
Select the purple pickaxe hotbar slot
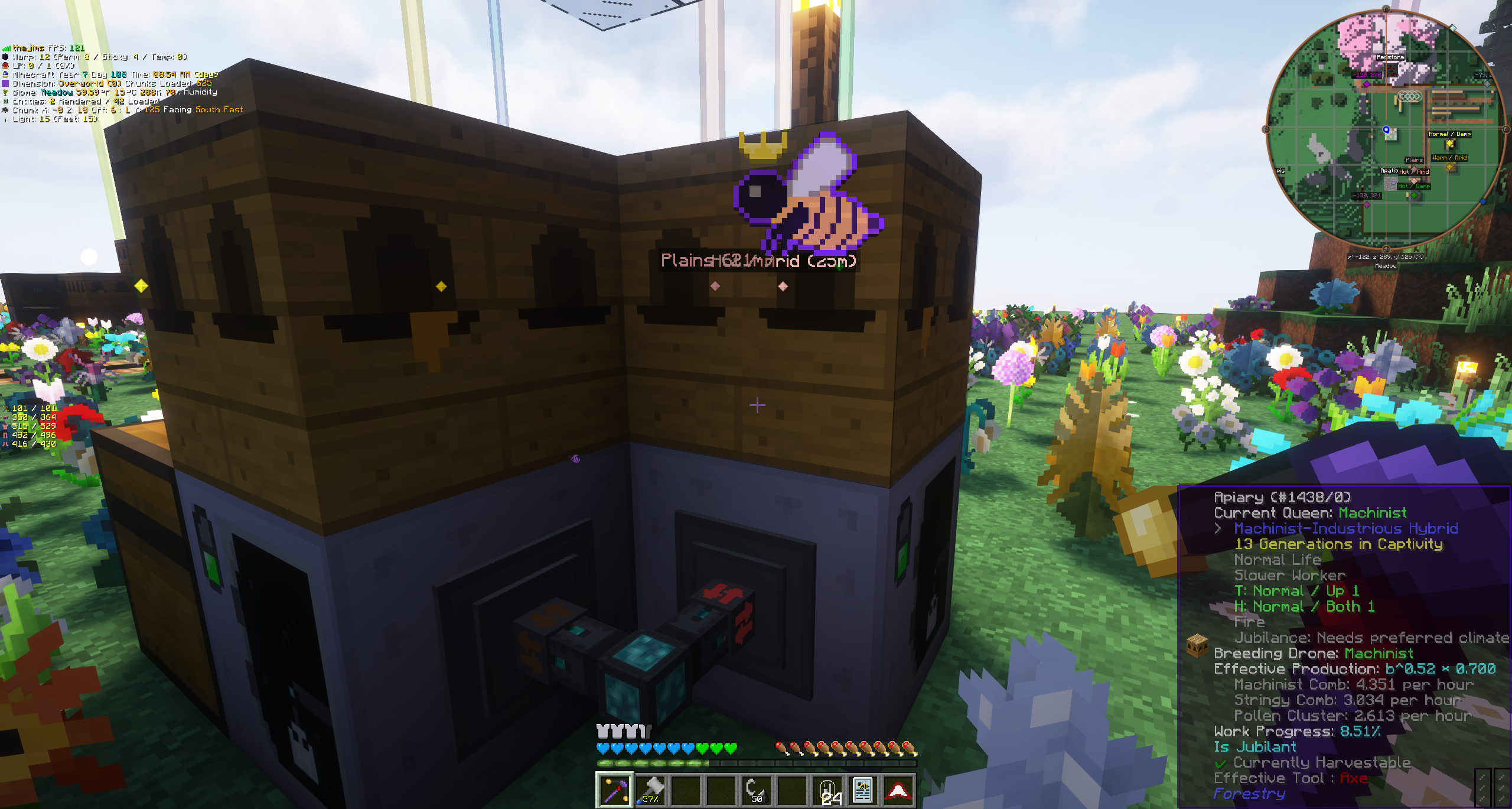coord(615,790)
